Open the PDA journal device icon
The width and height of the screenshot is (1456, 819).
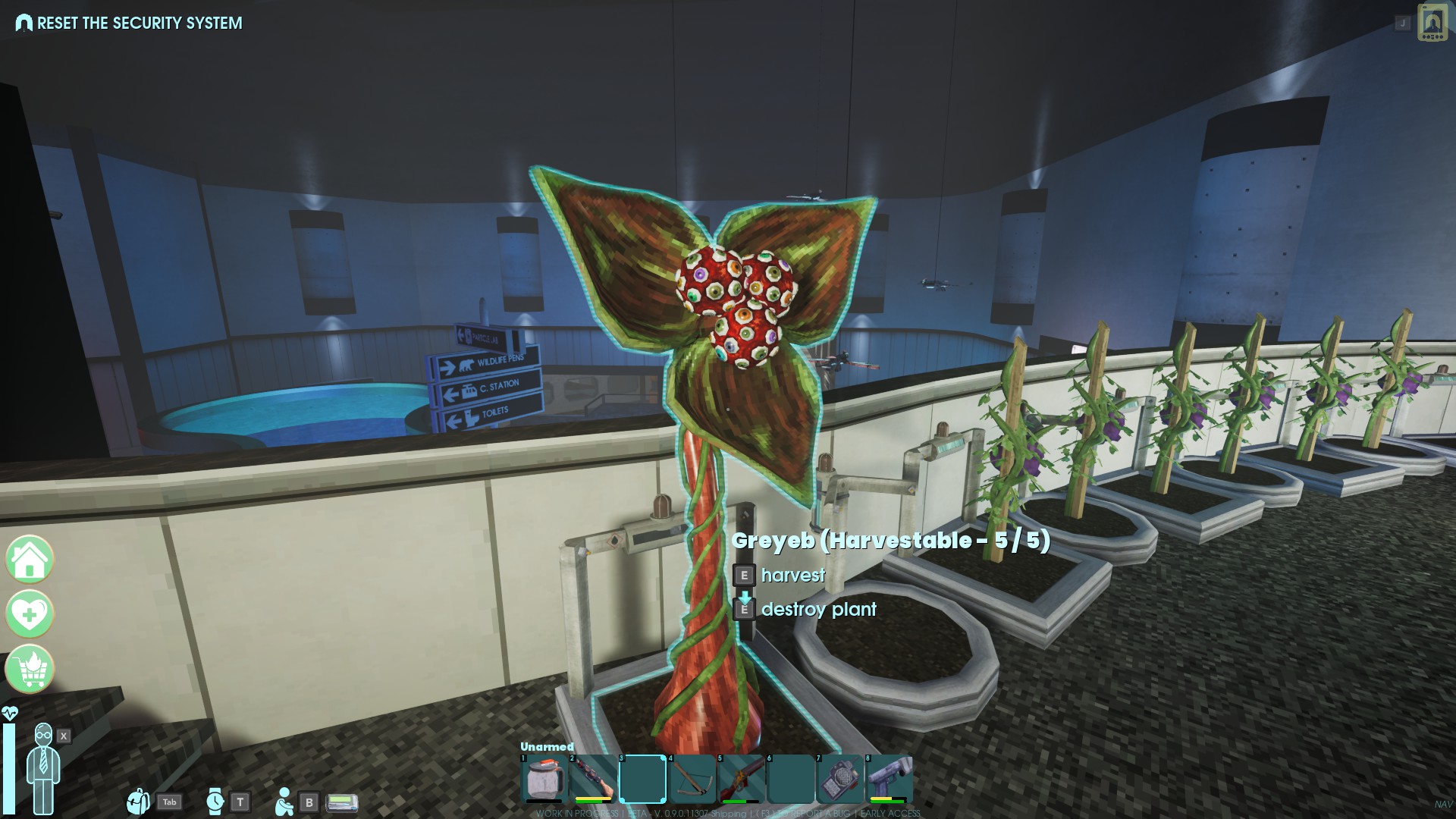(1432, 22)
